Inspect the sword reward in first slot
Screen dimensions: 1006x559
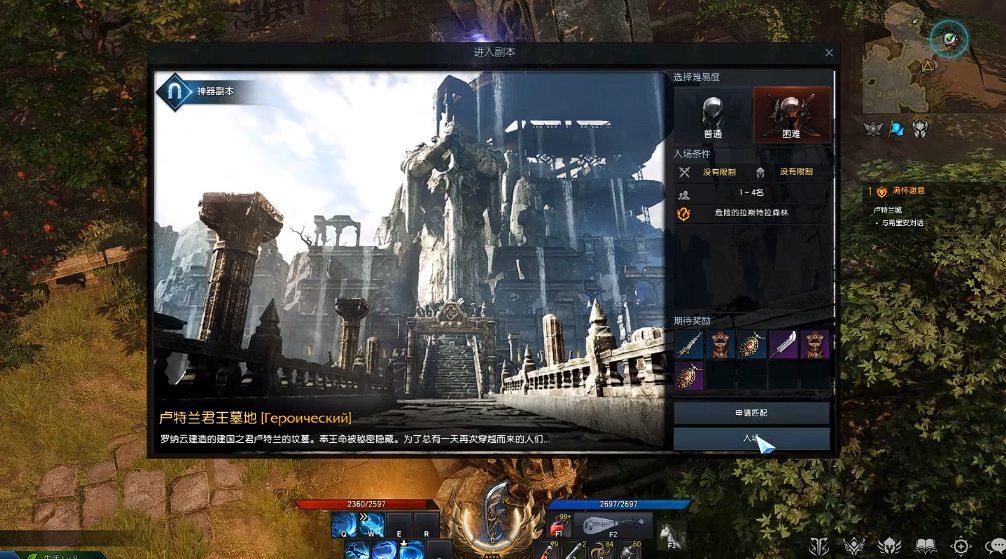tap(688, 345)
